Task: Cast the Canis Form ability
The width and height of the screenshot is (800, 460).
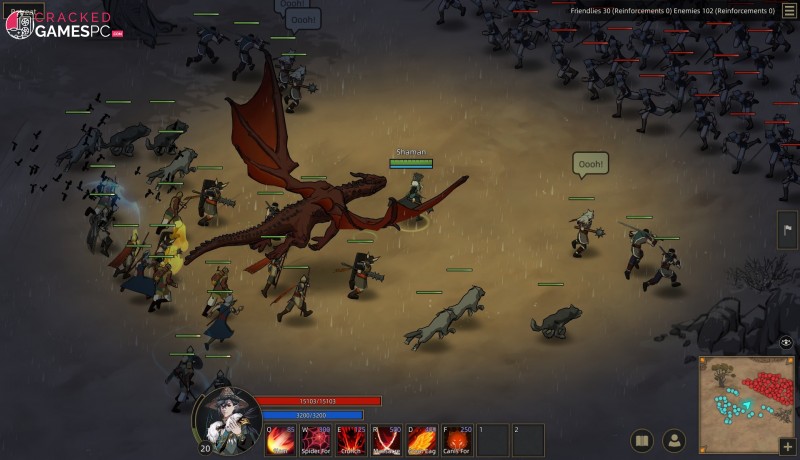Action: tap(457, 440)
